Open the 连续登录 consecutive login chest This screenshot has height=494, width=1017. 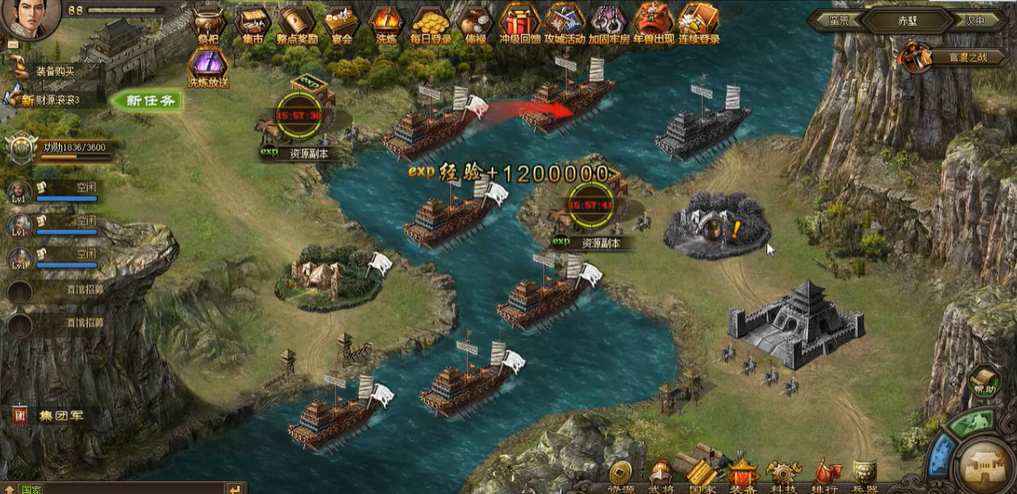click(698, 22)
